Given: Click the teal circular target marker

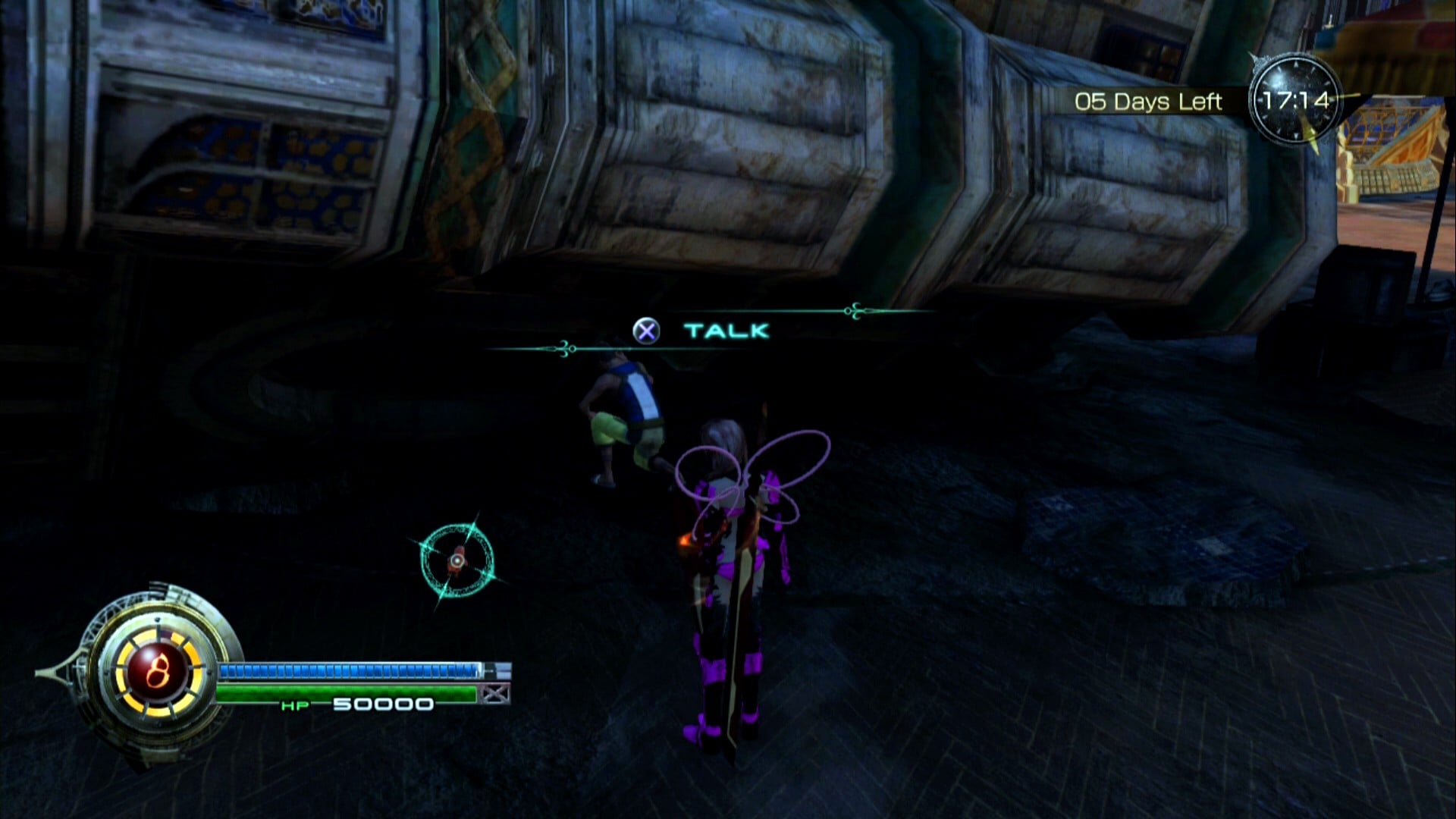Looking at the screenshot, I should (x=457, y=560).
